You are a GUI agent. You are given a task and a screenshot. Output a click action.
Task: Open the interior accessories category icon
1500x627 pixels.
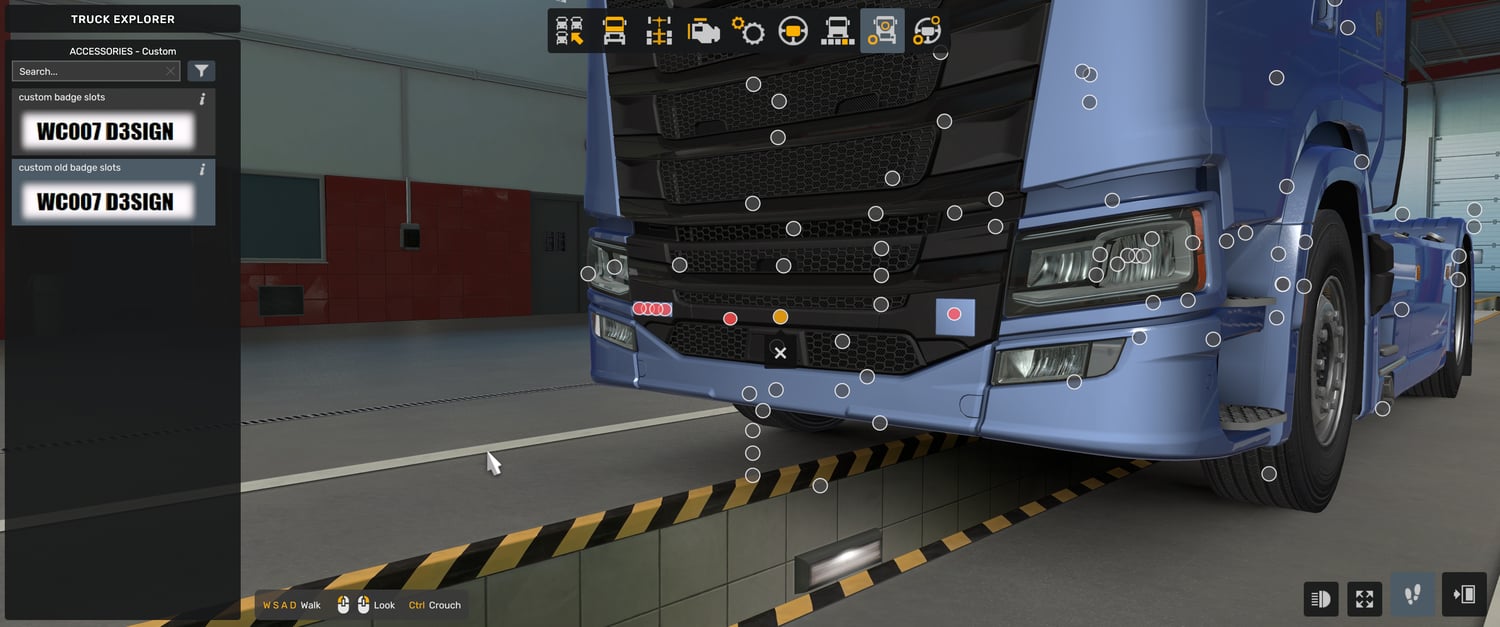point(927,31)
